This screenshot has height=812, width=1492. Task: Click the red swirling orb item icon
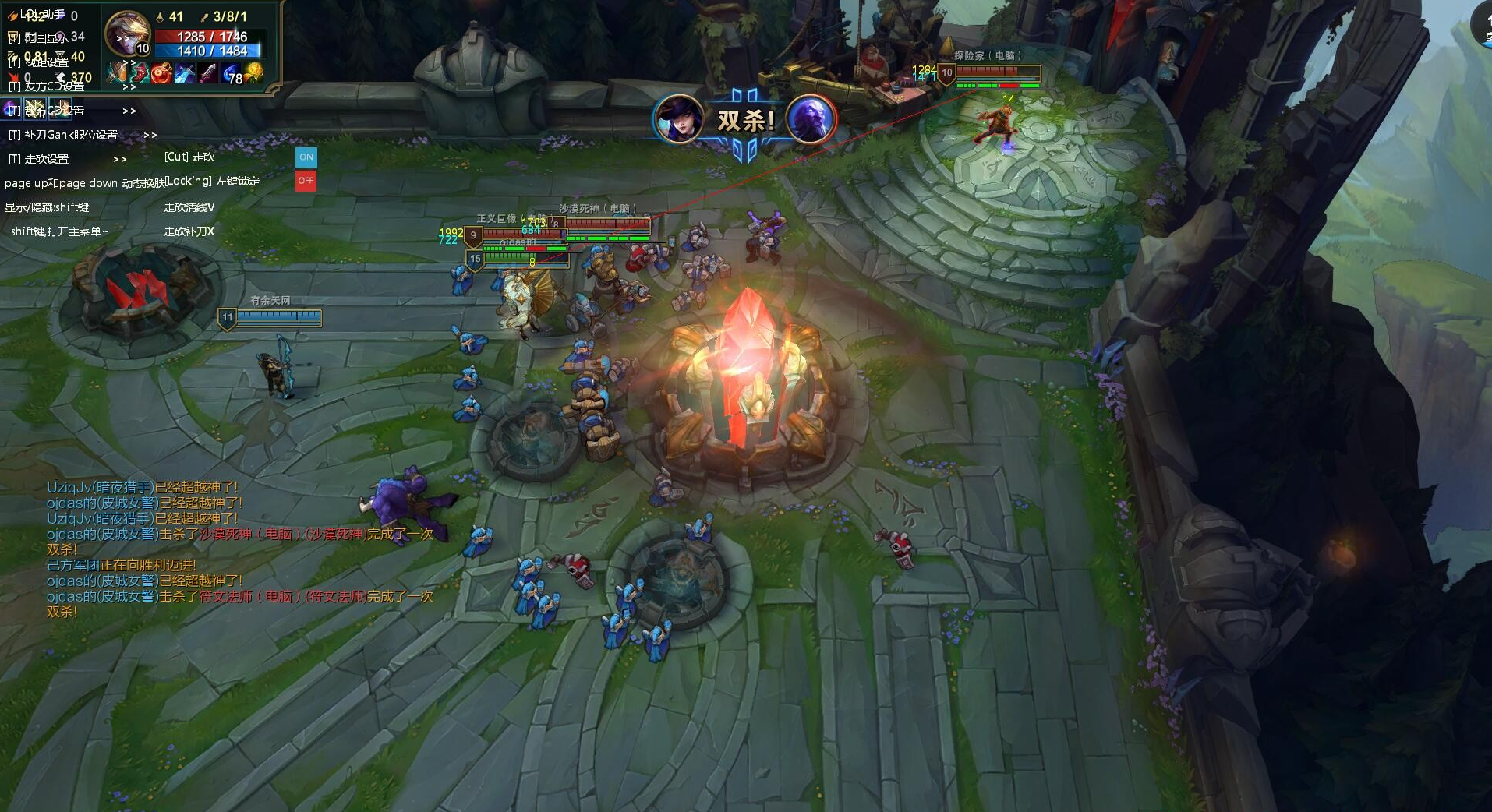click(162, 73)
